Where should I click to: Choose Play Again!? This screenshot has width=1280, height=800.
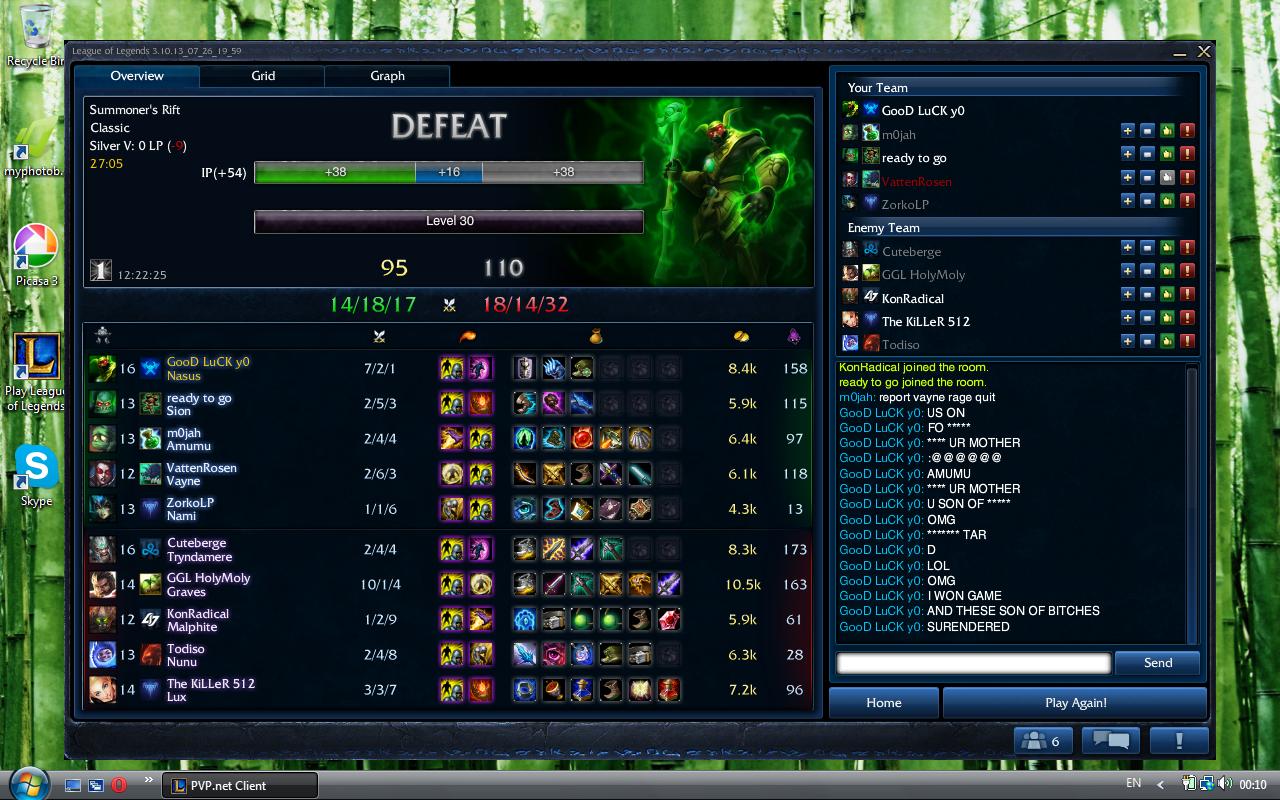pos(1075,702)
